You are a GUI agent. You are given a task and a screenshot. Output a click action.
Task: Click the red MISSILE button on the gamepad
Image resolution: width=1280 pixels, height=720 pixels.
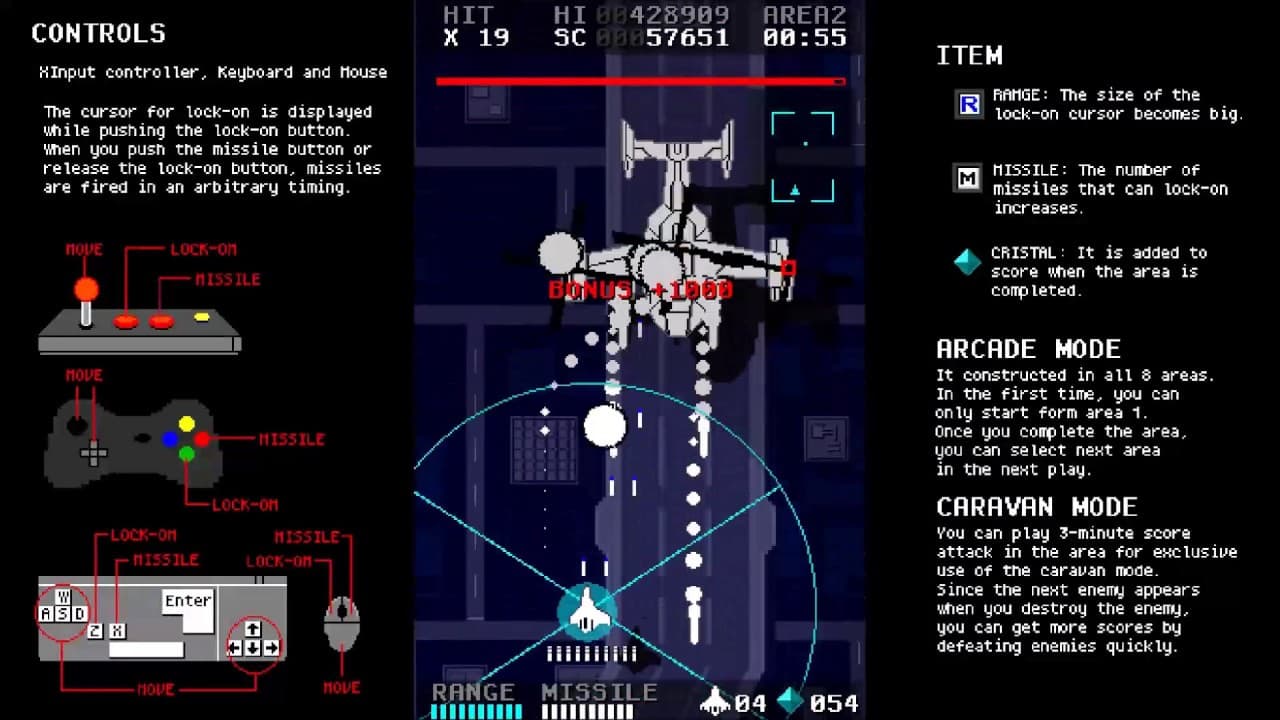[201, 440]
